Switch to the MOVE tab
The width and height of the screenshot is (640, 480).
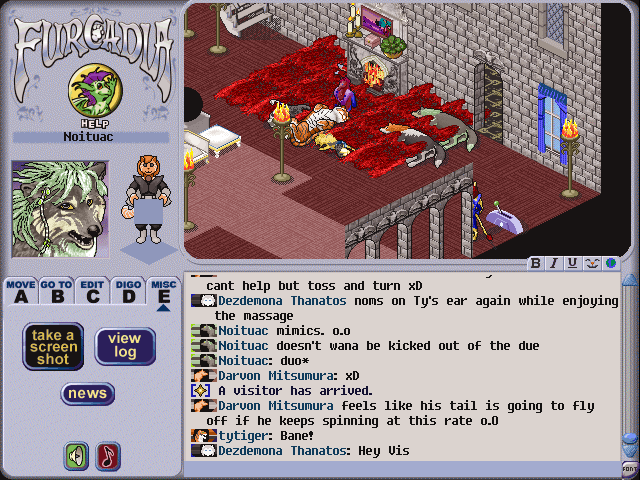coord(21,291)
